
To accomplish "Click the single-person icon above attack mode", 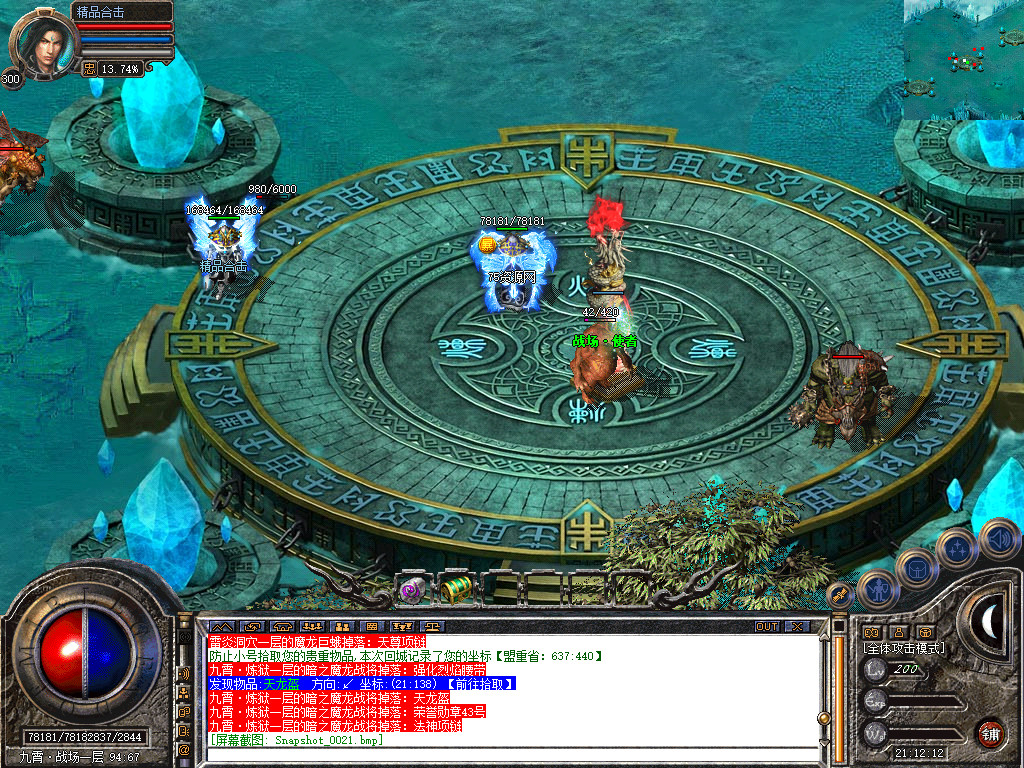I will [x=899, y=632].
